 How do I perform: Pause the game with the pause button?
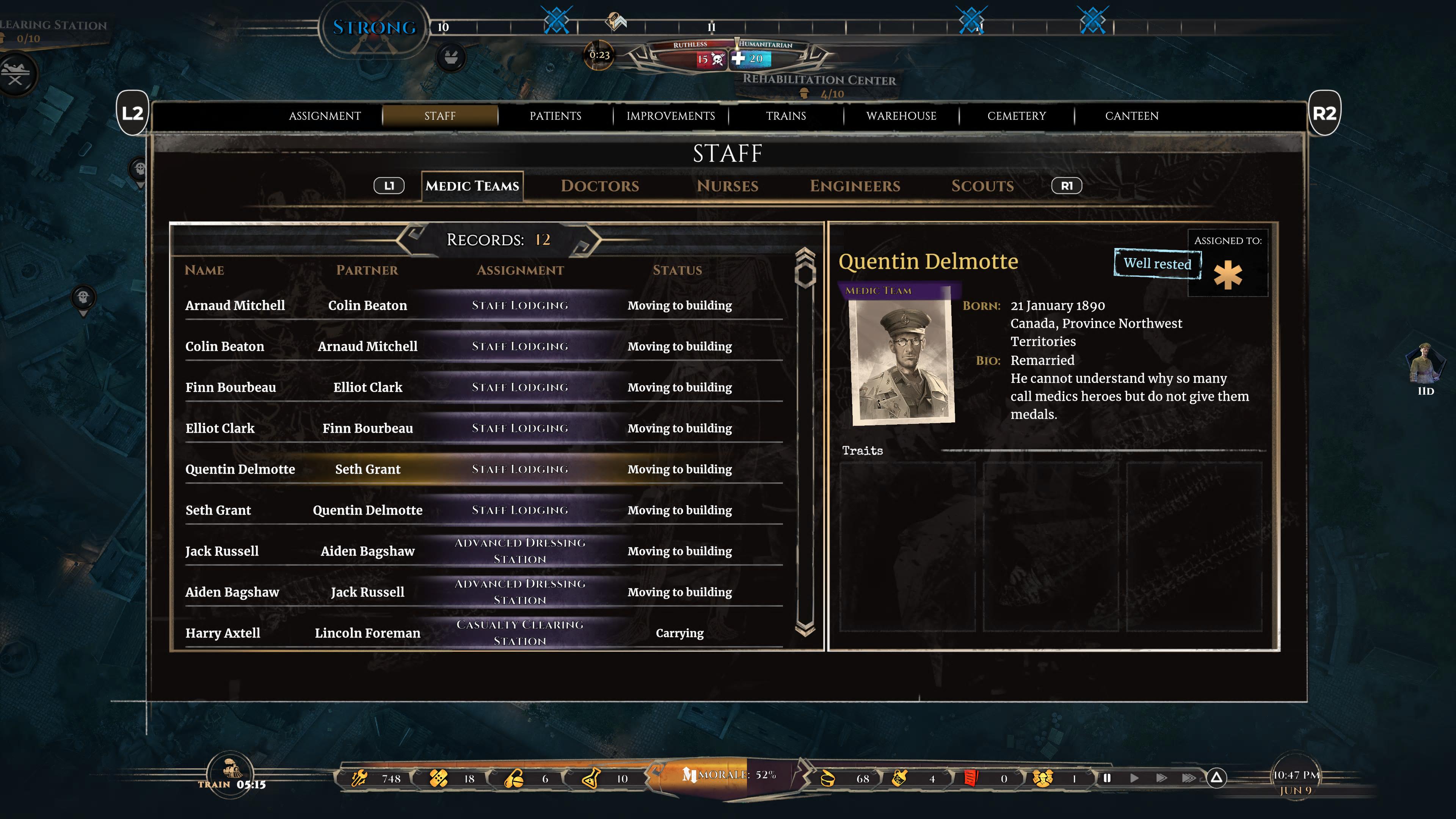(1107, 778)
